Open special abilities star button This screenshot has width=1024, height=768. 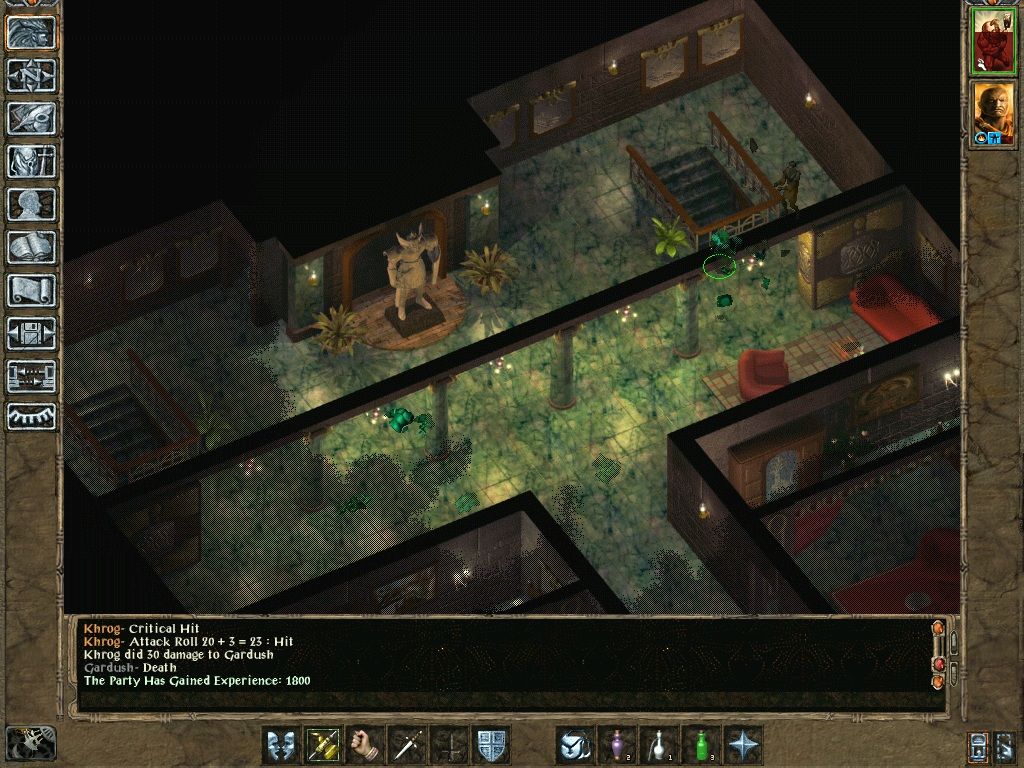(743, 745)
